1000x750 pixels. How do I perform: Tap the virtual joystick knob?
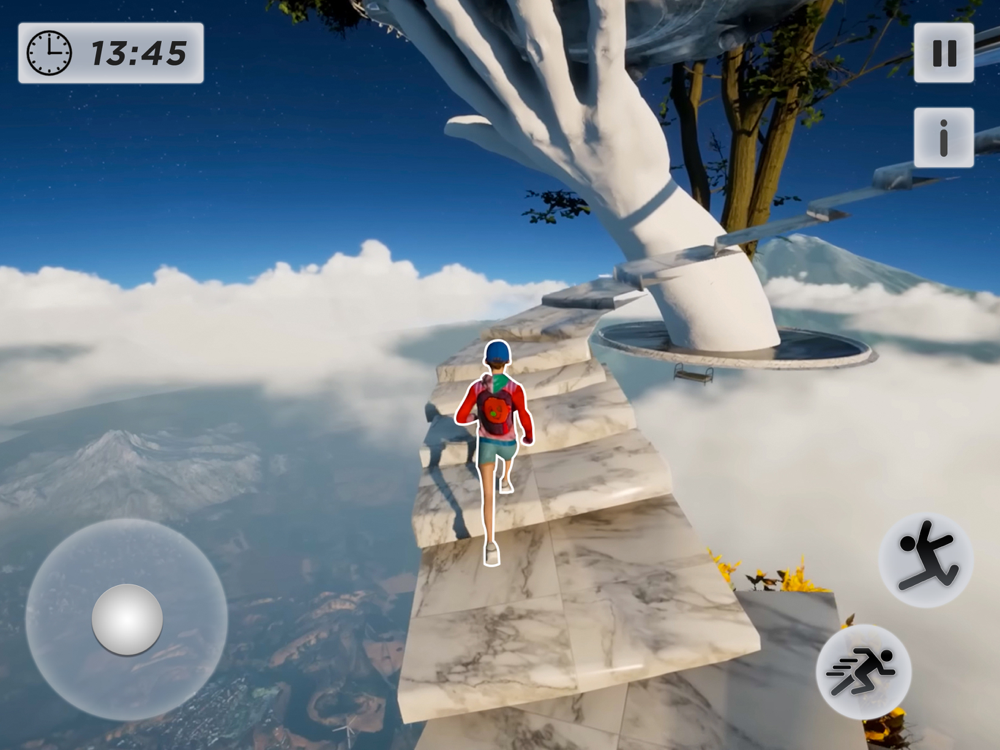click(x=127, y=619)
